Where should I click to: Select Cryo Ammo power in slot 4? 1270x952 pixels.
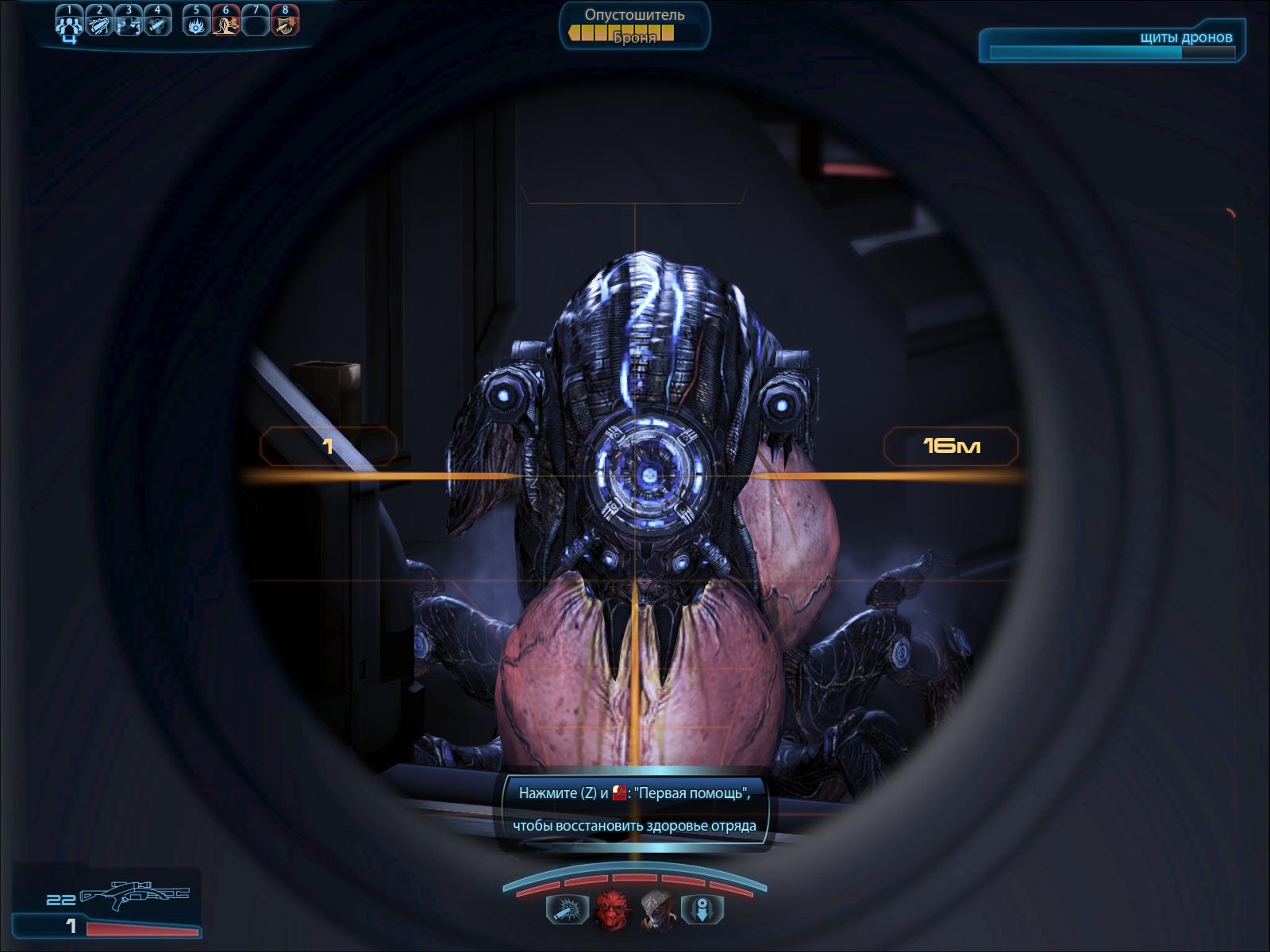tap(158, 24)
